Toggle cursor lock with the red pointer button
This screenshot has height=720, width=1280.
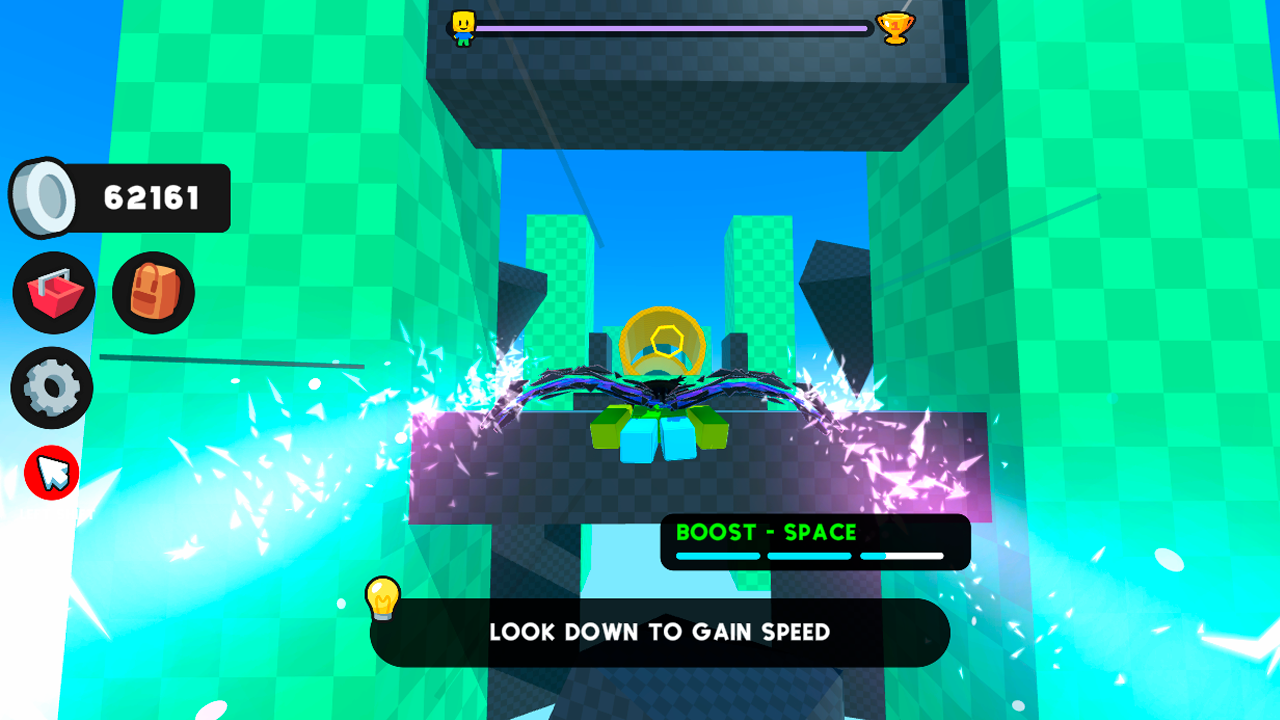tap(51, 472)
